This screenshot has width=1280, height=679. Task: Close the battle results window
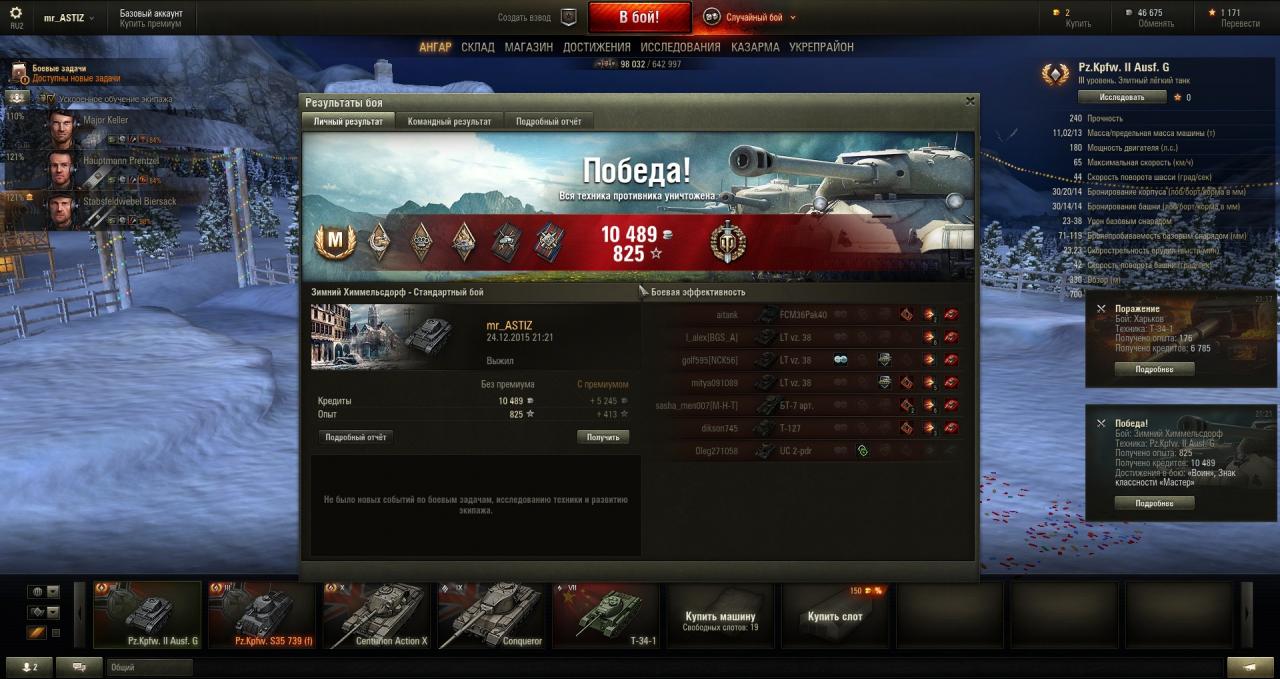coord(969,101)
